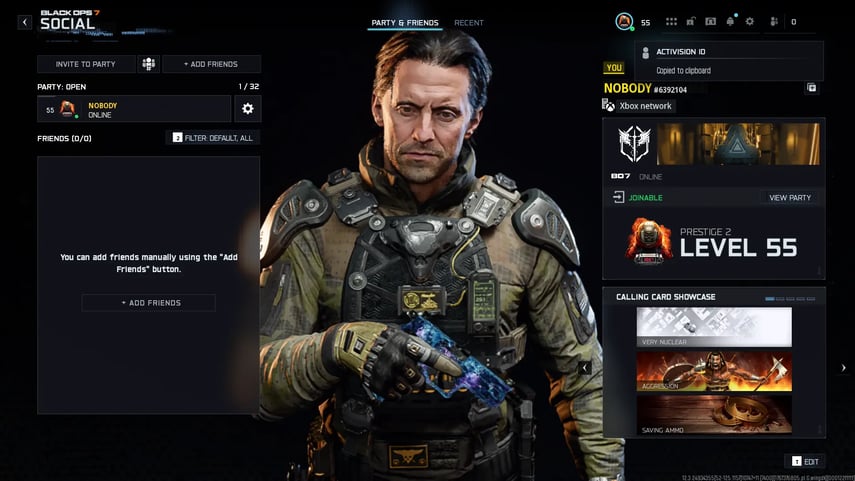Open the grid menu icon in top bar
The width and height of the screenshot is (855, 481).
[x=671, y=21]
